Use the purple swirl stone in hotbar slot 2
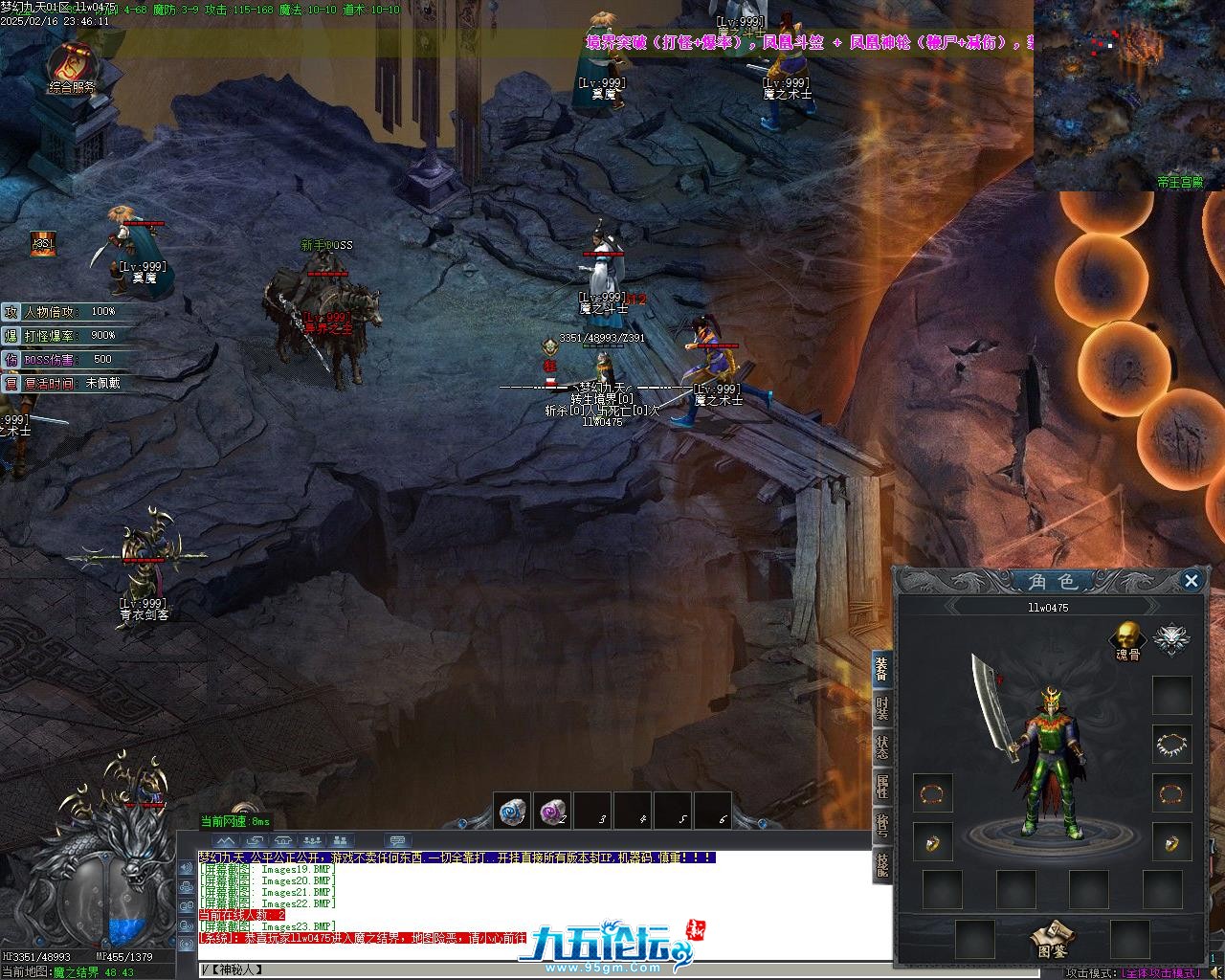 [552, 811]
